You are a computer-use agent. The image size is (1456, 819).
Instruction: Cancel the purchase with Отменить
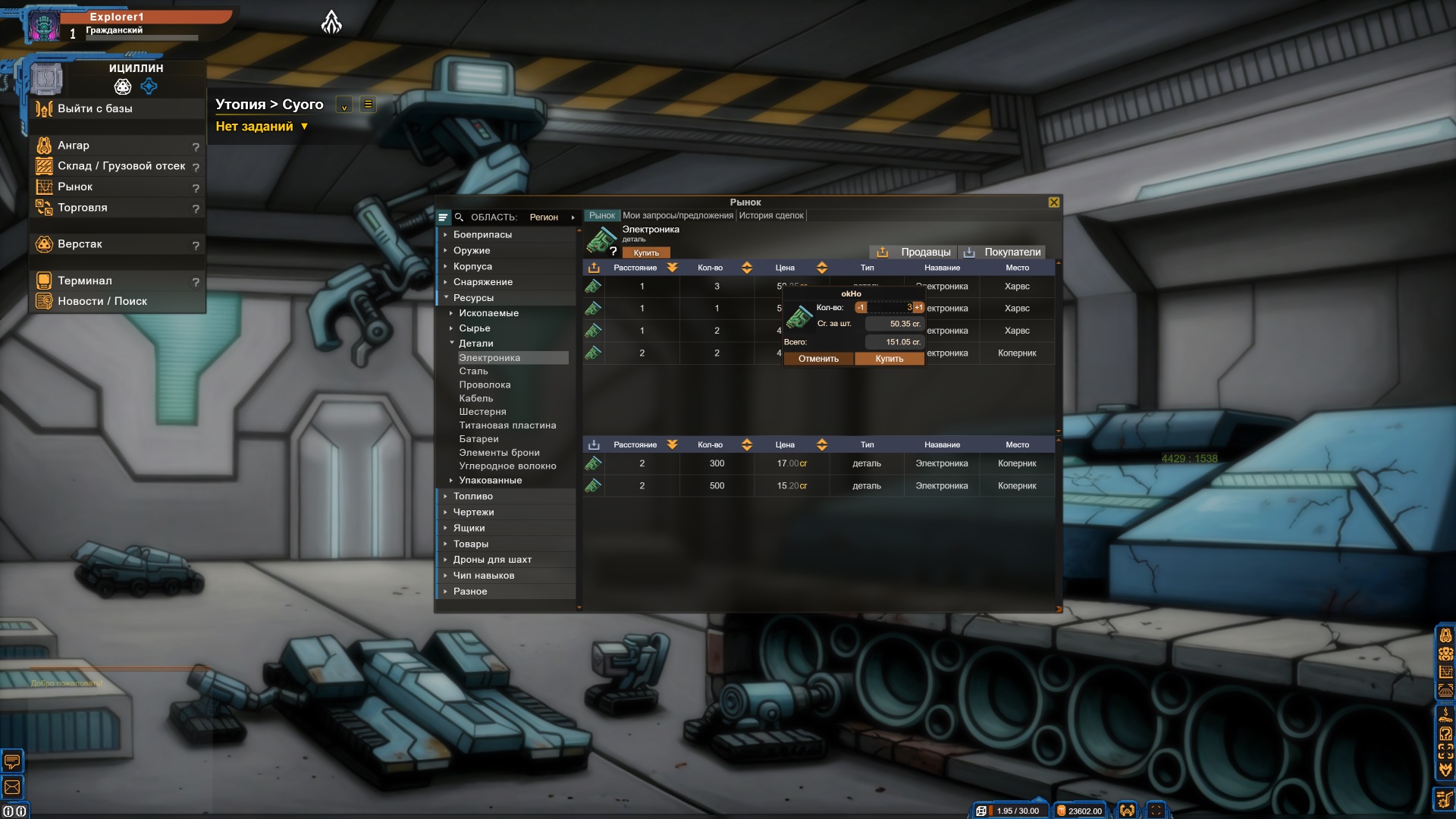coord(818,359)
